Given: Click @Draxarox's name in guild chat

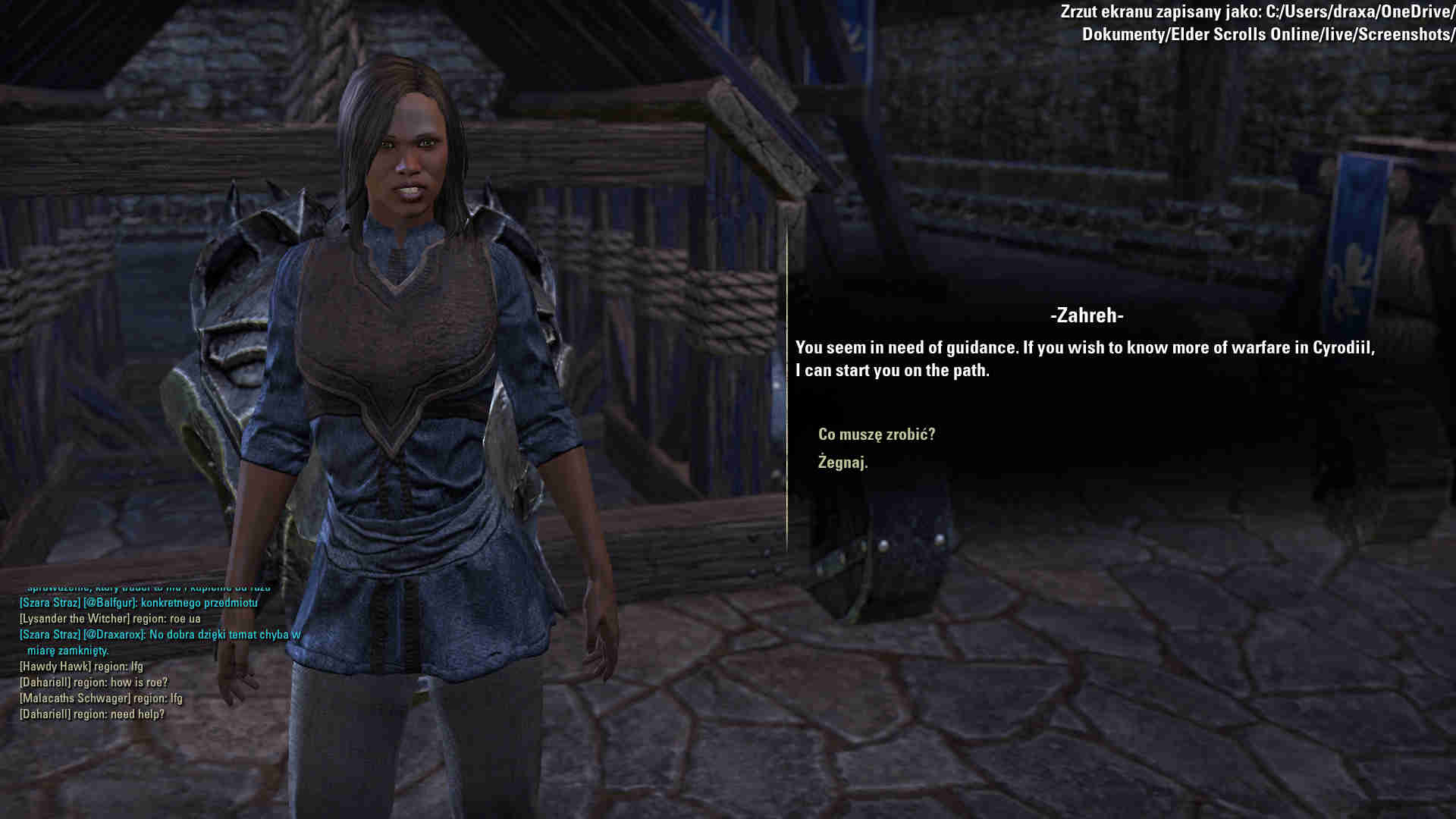Looking at the screenshot, I should coord(114,635).
